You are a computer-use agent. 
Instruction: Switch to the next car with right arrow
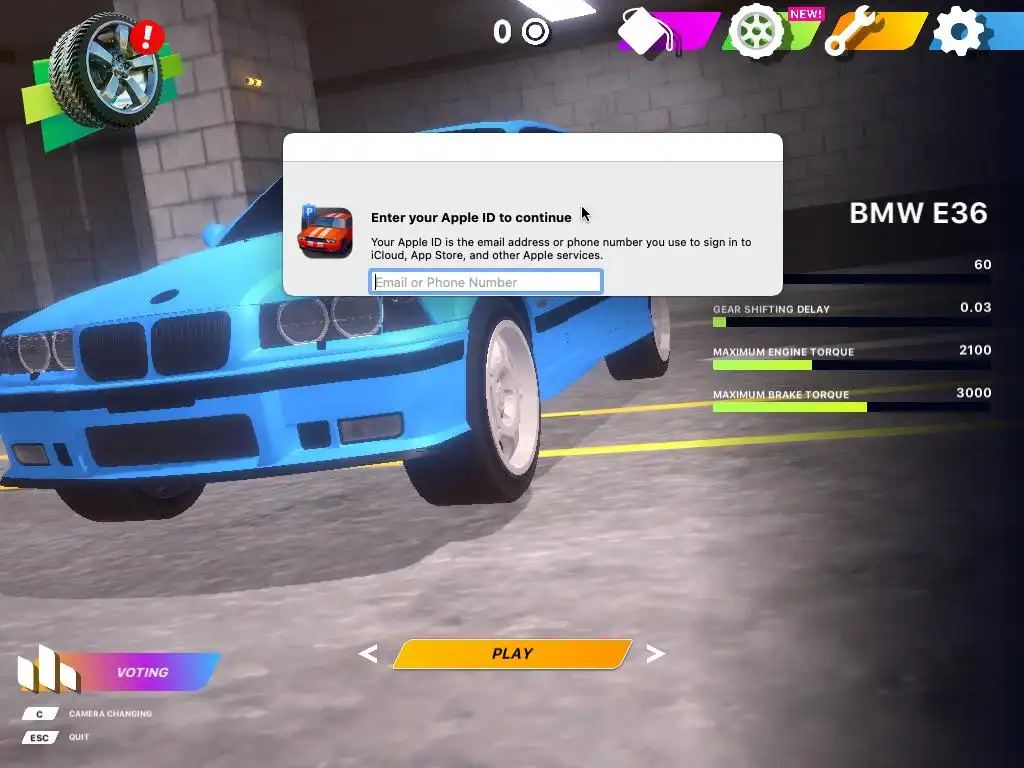click(x=656, y=654)
